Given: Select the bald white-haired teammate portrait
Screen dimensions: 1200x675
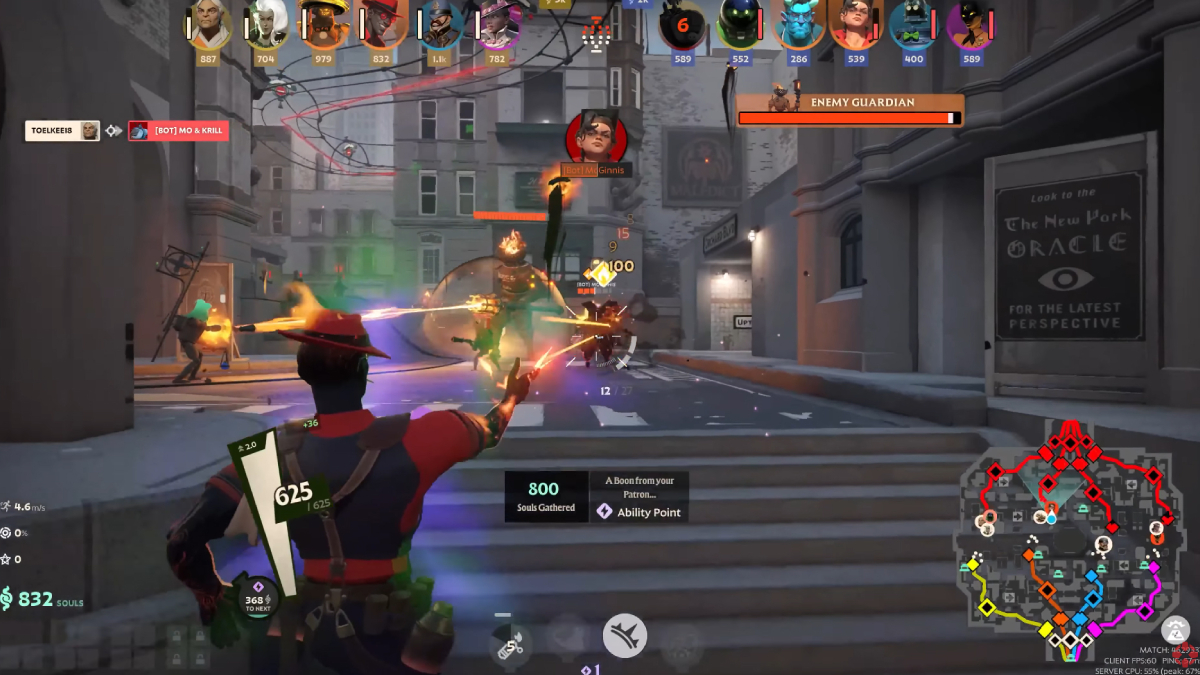Looking at the screenshot, I should (208, 26).
